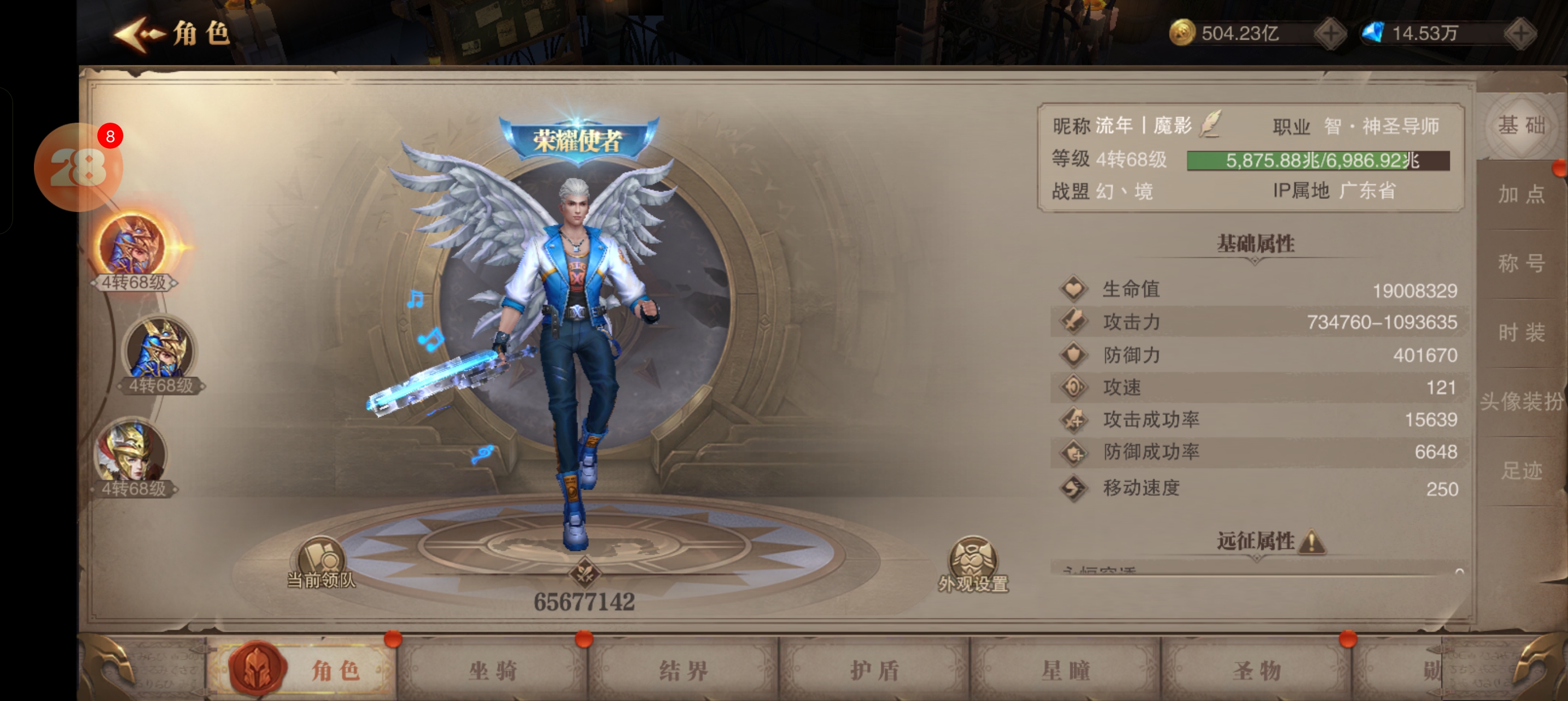Open 外观设置 appearance settings
Screen dimensions: 1568x701
[973, 563]
